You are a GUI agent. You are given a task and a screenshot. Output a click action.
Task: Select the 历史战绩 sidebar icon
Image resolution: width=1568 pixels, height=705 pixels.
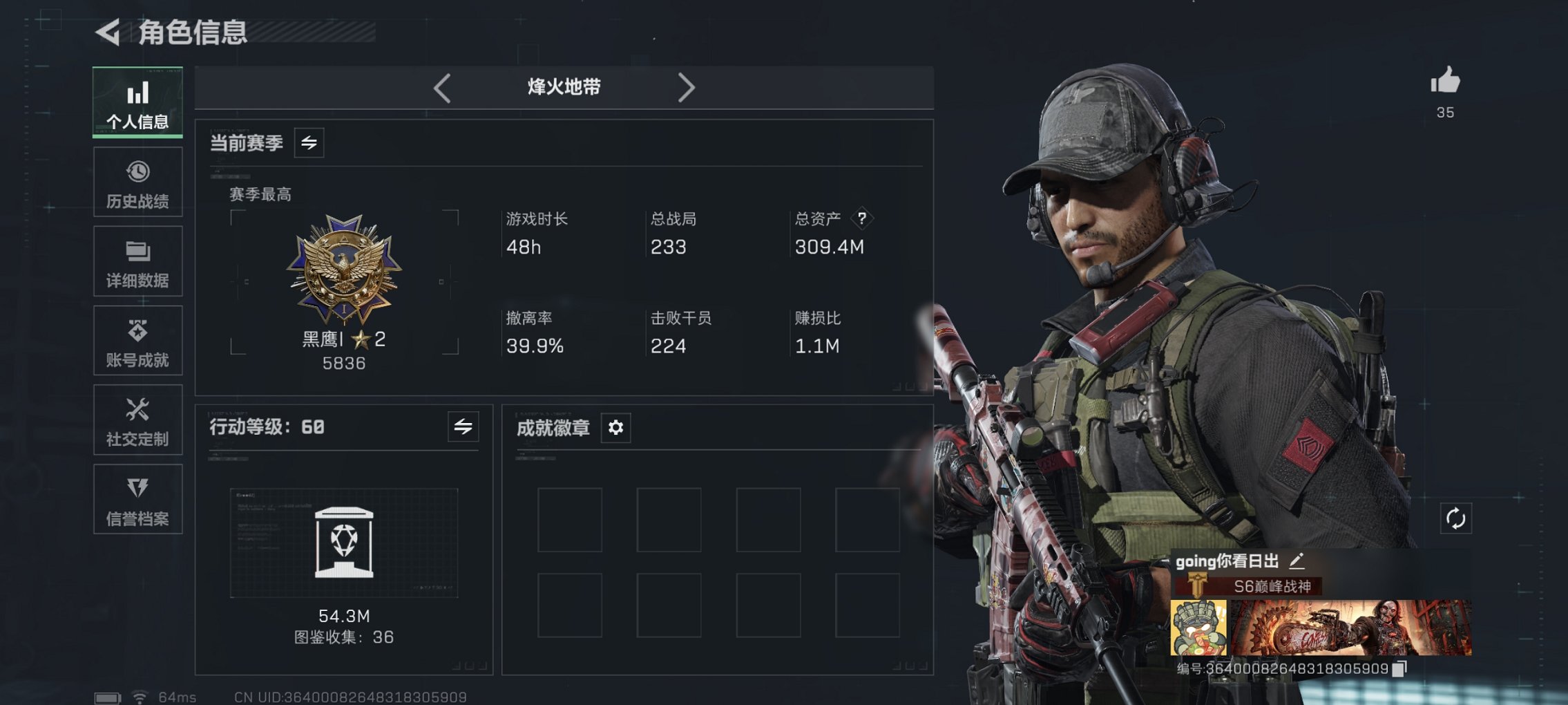click(137, 182)
